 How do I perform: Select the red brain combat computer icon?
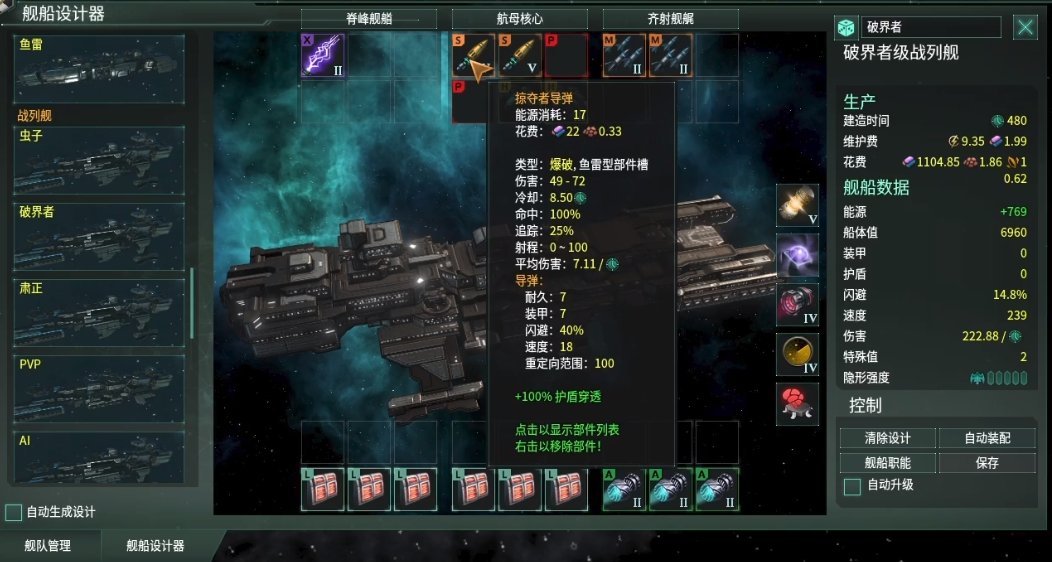[797, 403]
